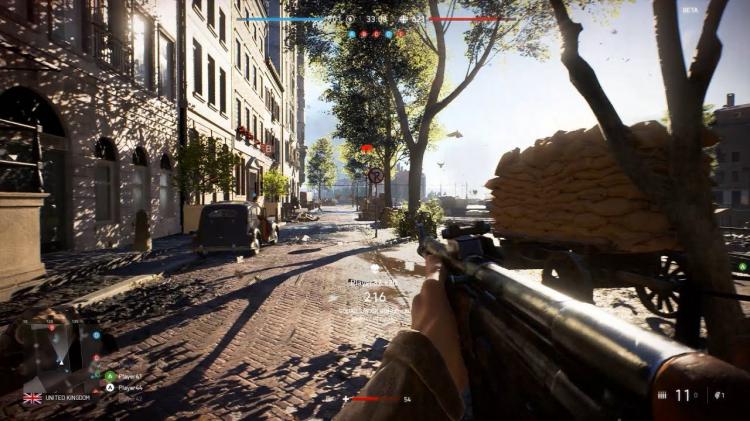
Task: Select the grenade icon
Action: pyautogui.click(x=716, y=396)
